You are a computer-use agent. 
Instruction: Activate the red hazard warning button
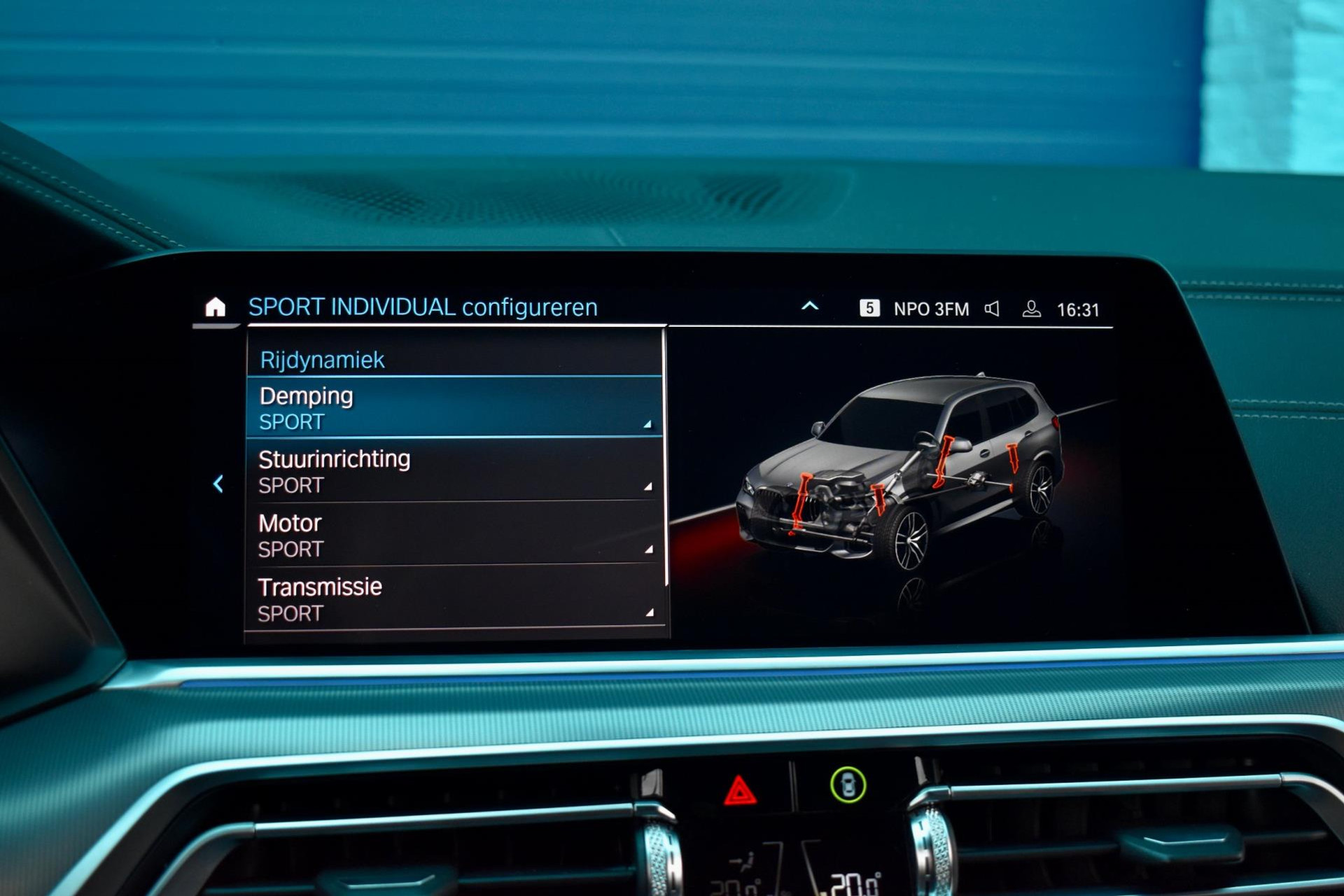pos(739,792)
